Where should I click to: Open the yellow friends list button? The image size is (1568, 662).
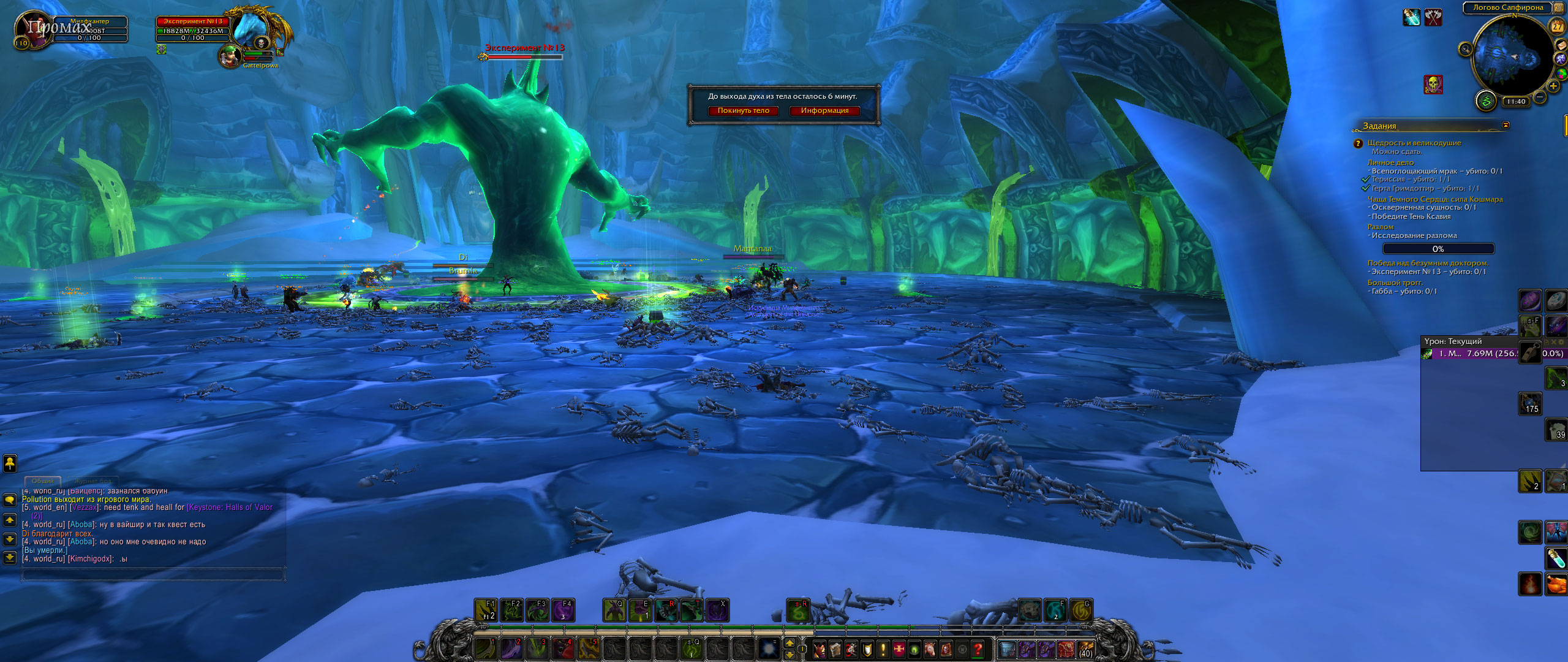coord(10,463)
